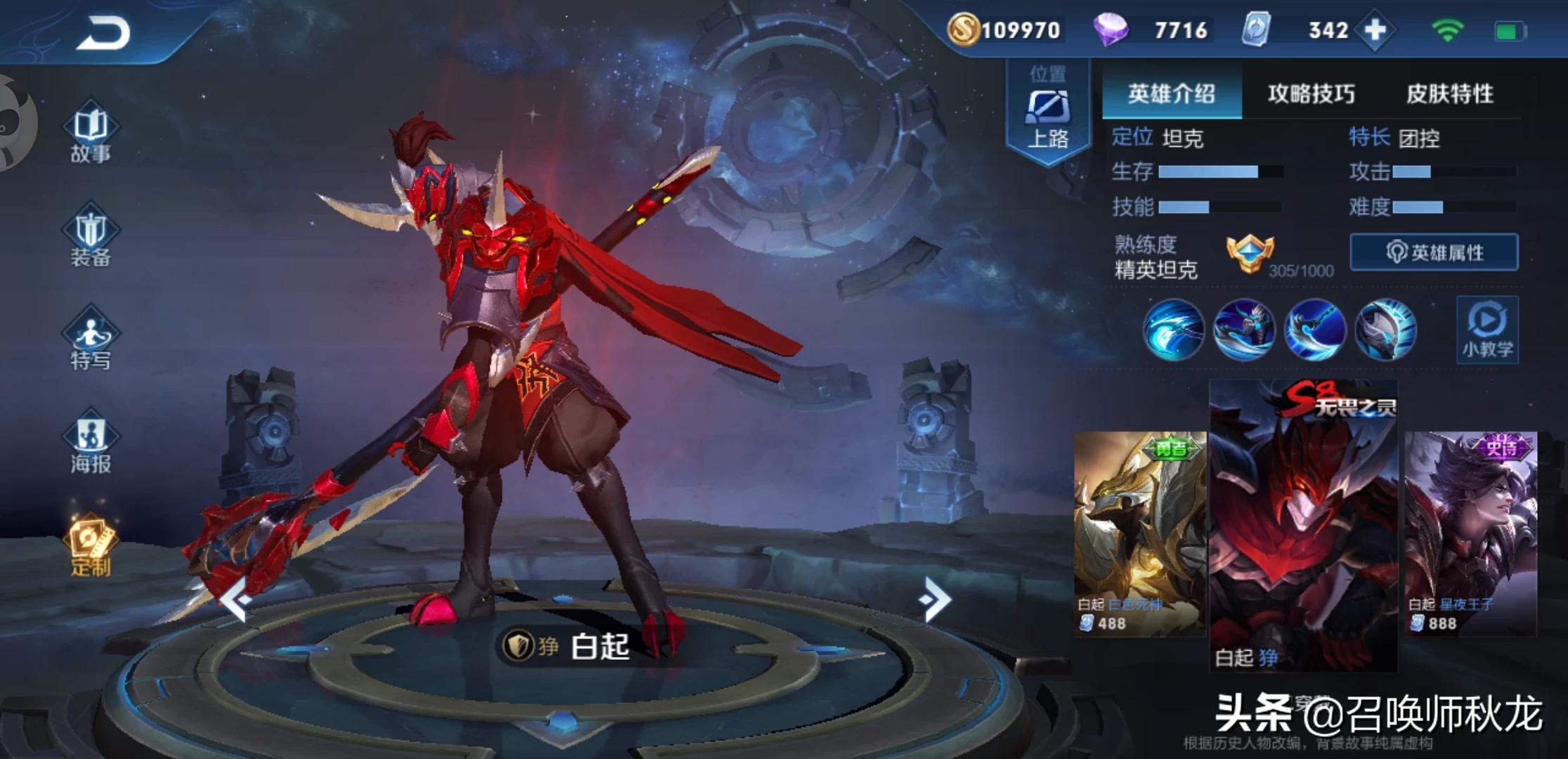Viewport: 1568px width, 759px height.
Task: Open the 装备 equipment section
Action: point(91,236)
